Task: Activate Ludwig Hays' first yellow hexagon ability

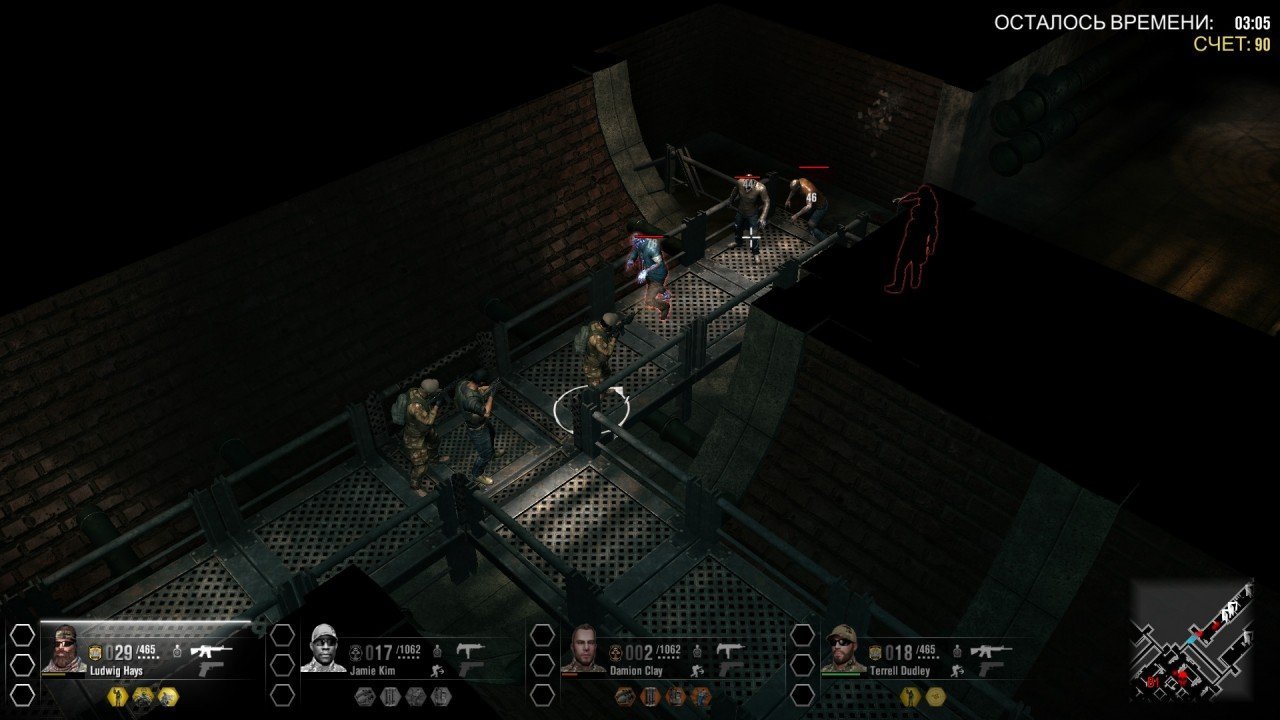Action: [x=116, y=696]
